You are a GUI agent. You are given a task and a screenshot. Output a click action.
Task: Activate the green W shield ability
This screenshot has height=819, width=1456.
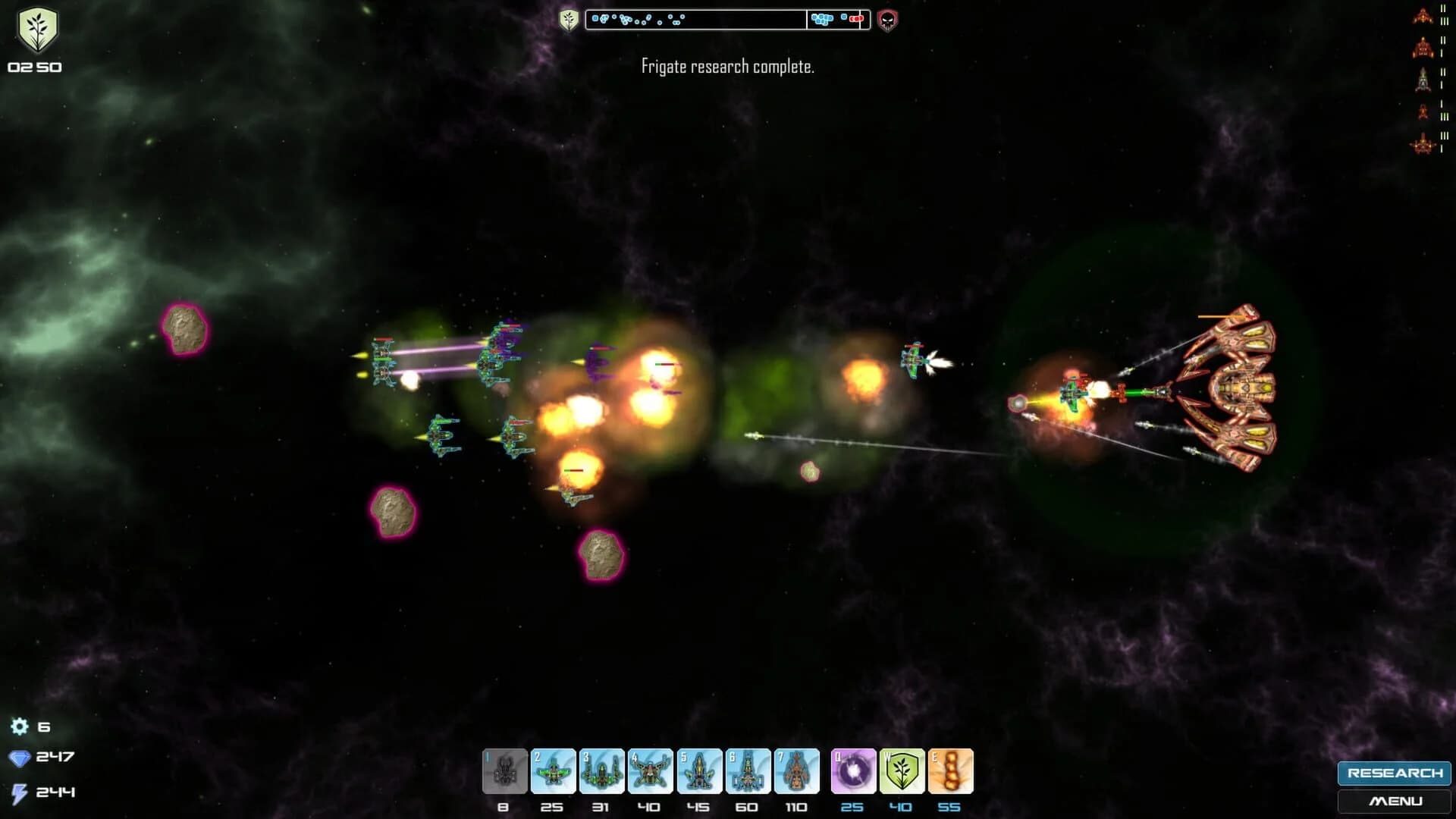tap(902, 770)
